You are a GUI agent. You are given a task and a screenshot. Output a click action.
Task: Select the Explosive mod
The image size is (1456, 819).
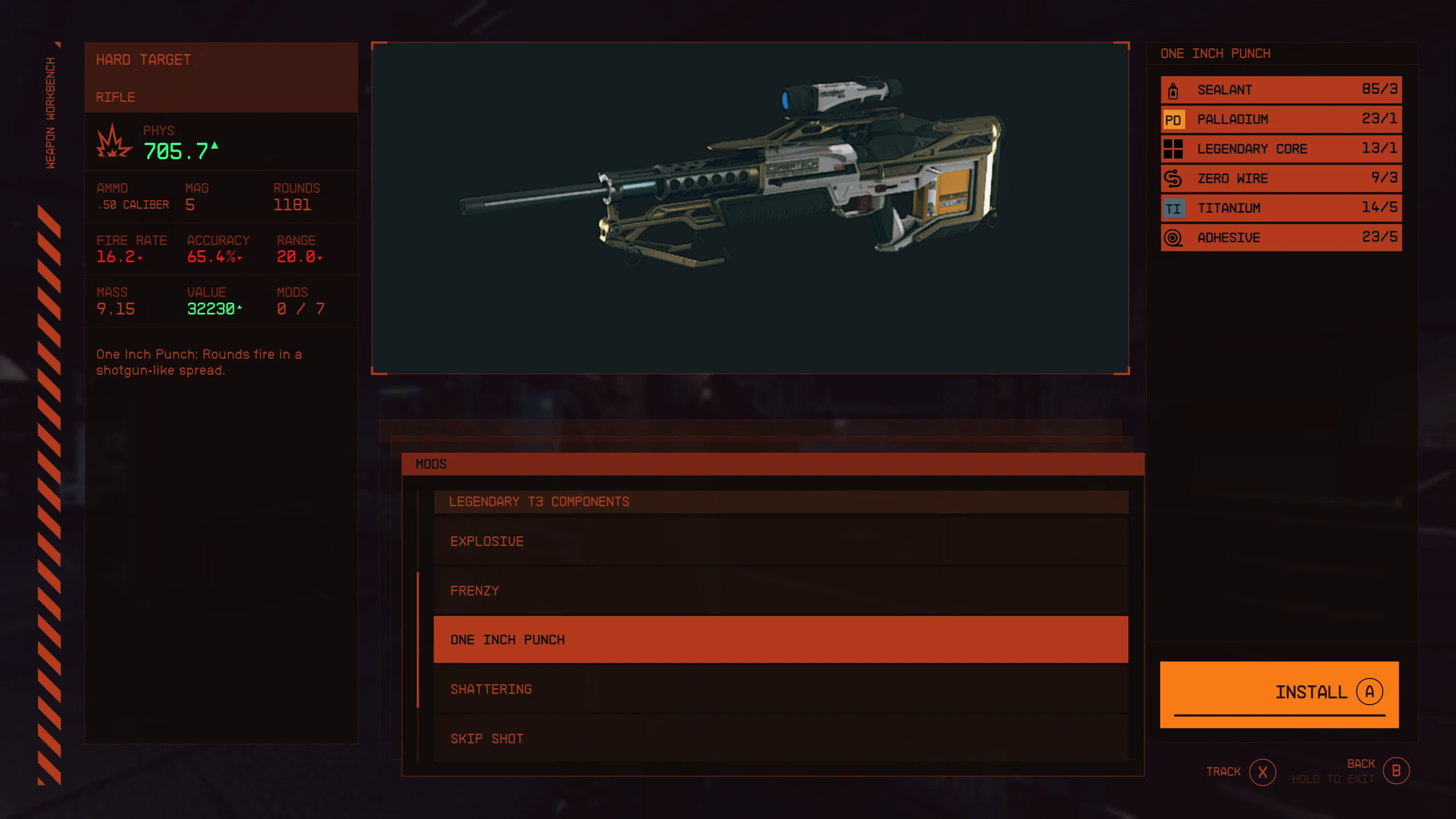click(780, 541)
